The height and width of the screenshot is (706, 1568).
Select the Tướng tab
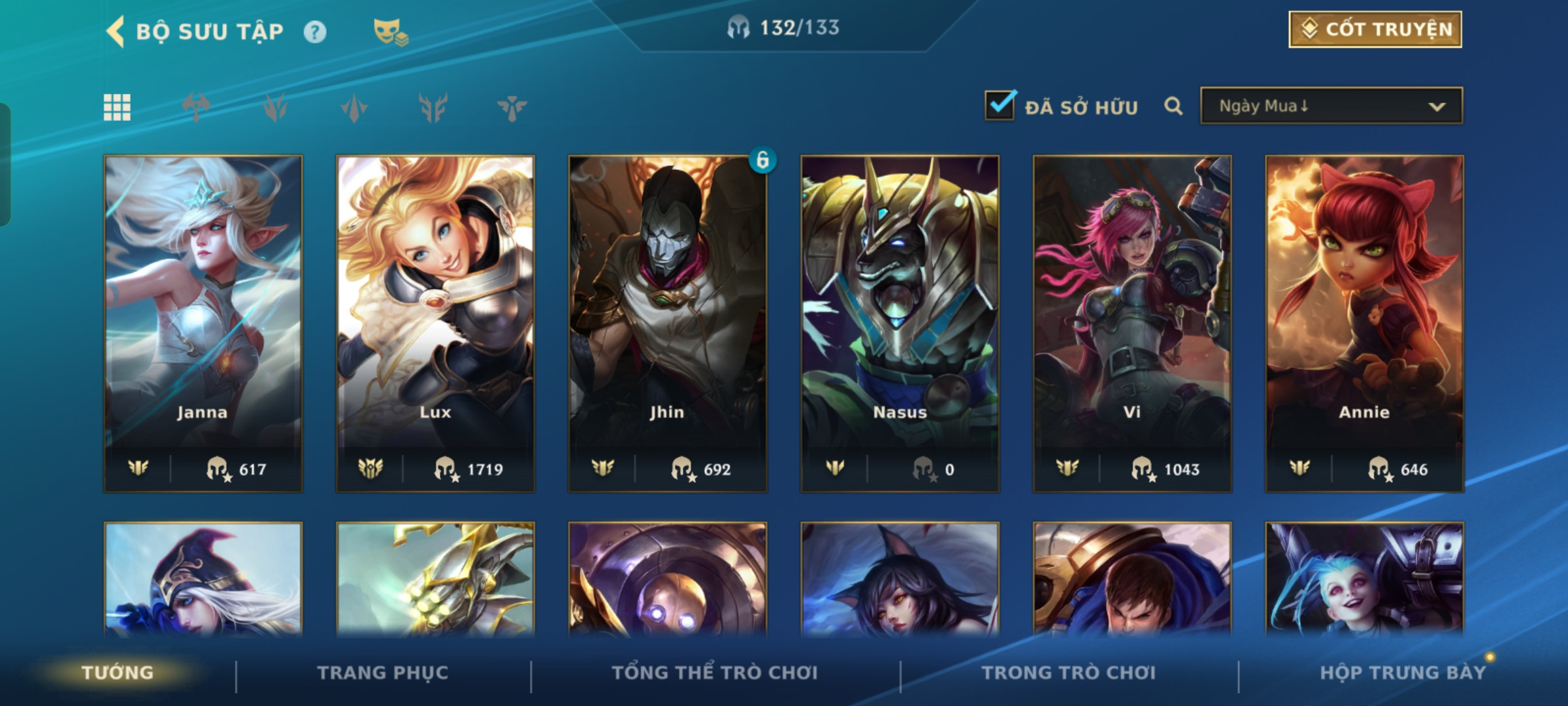tap(118, 673)
